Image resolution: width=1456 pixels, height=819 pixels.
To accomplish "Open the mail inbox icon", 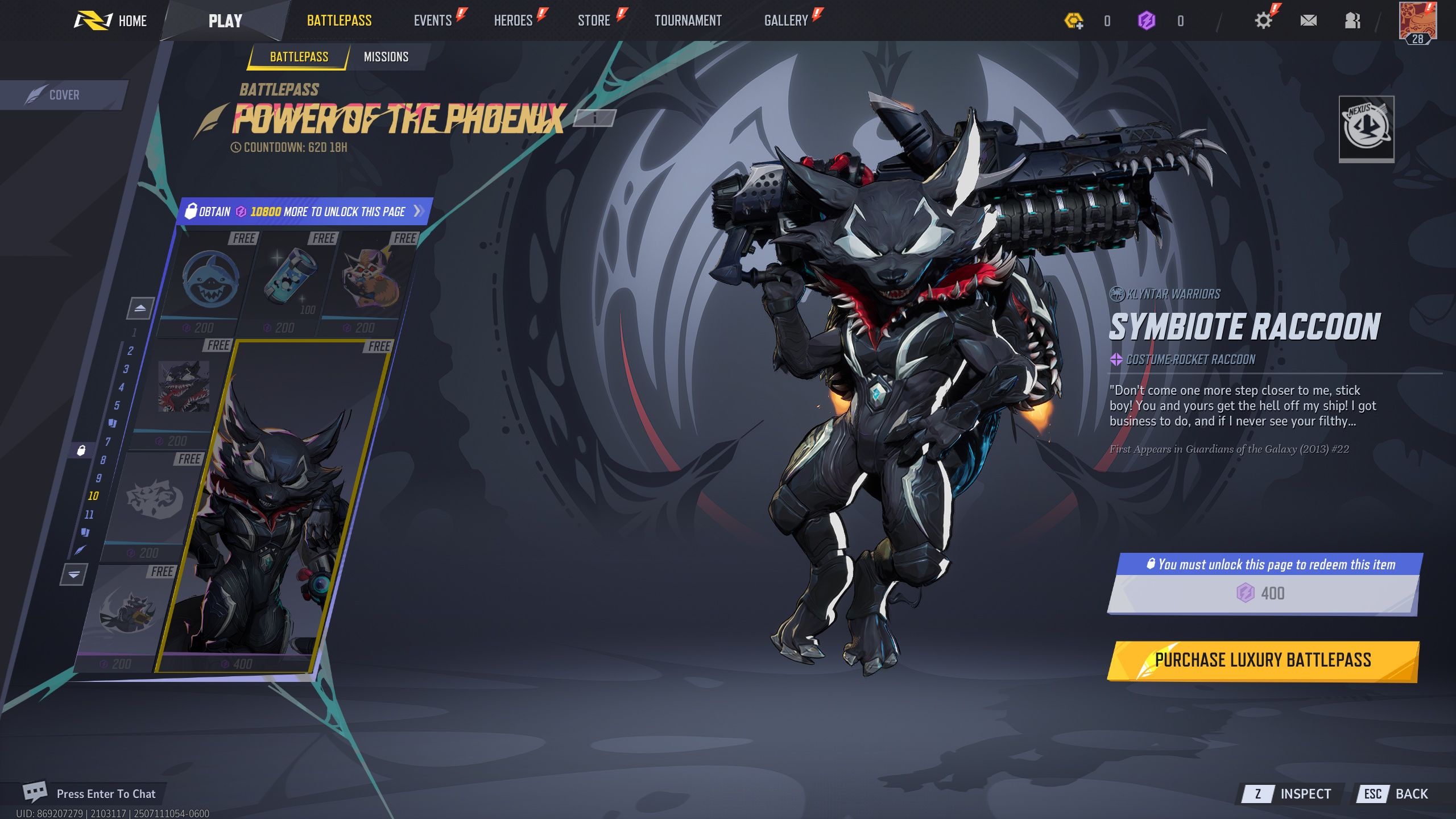I will (x=1309, y=20).
